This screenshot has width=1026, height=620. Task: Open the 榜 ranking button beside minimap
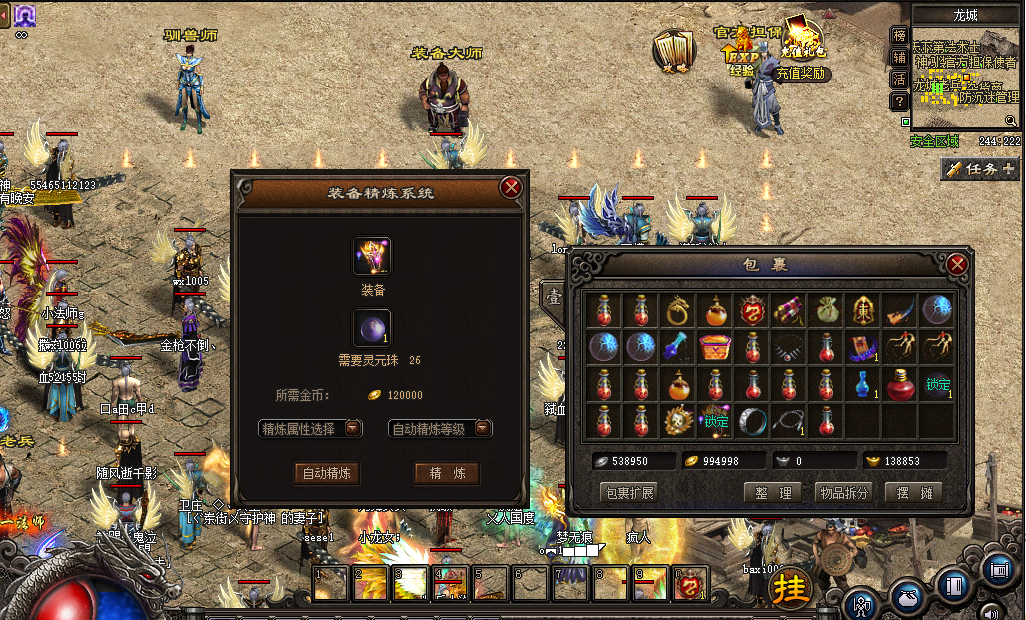coord(899,36)
